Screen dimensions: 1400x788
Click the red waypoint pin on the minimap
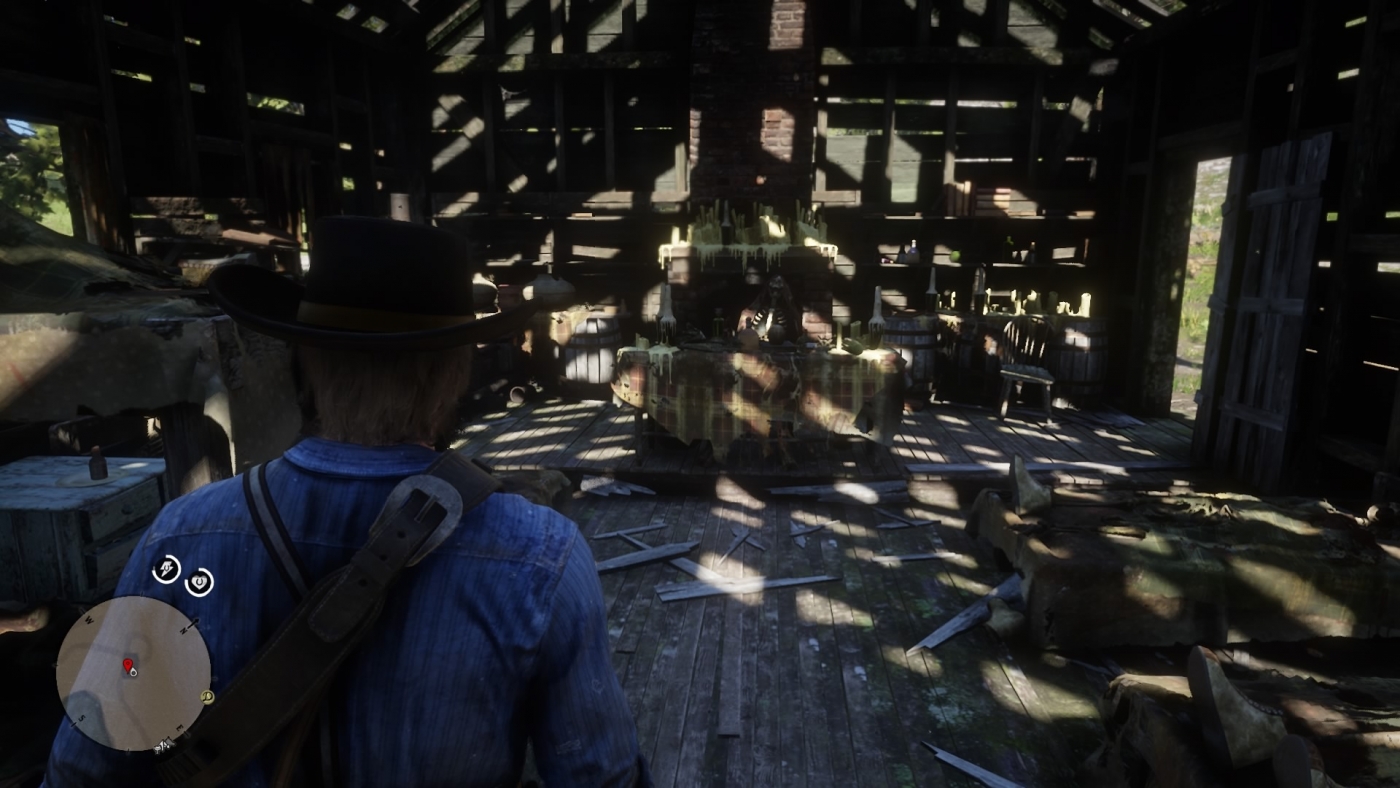[x=129, y=664]
